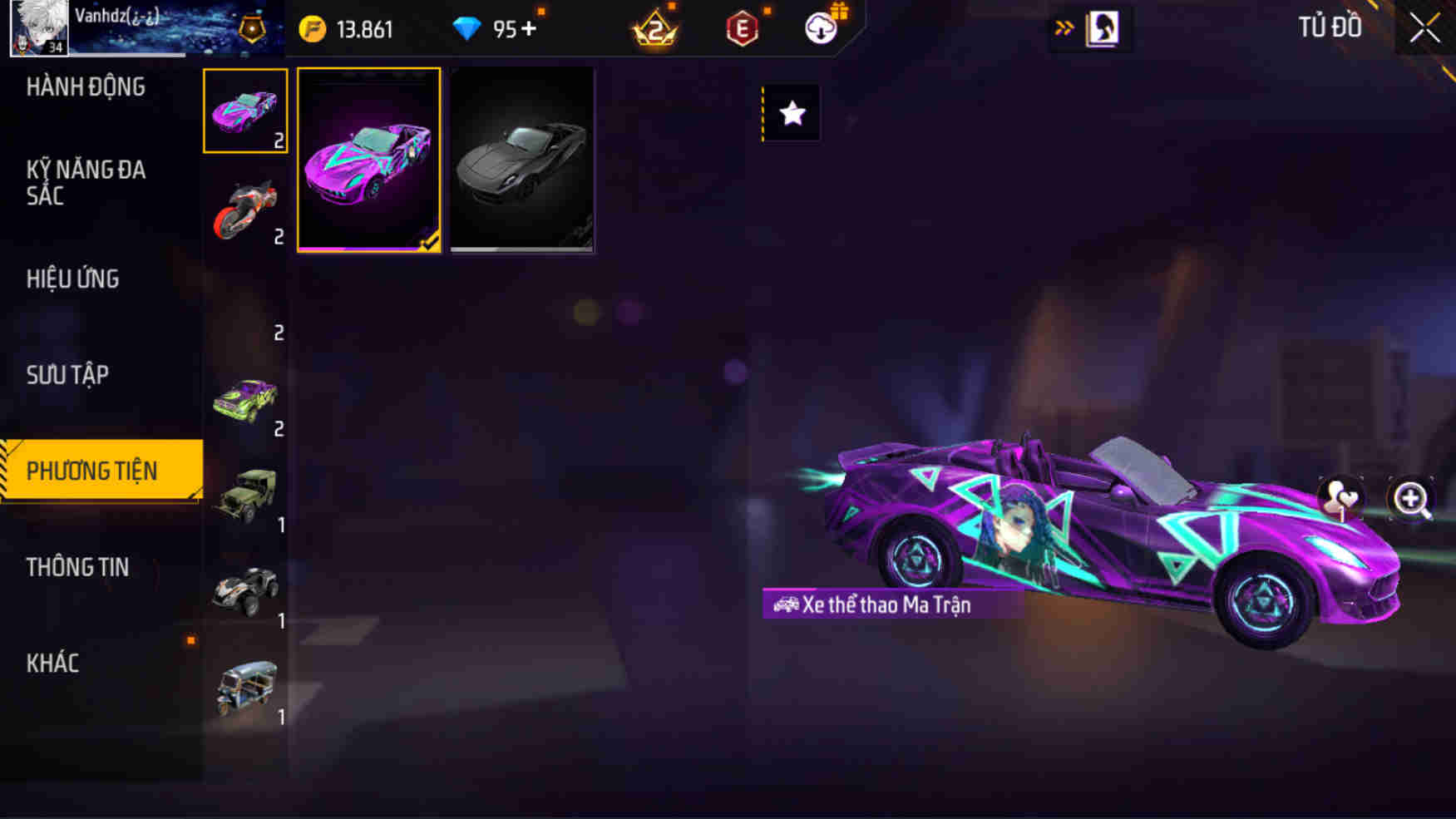
Task: Select the KHÁC section
Action: 55,663
